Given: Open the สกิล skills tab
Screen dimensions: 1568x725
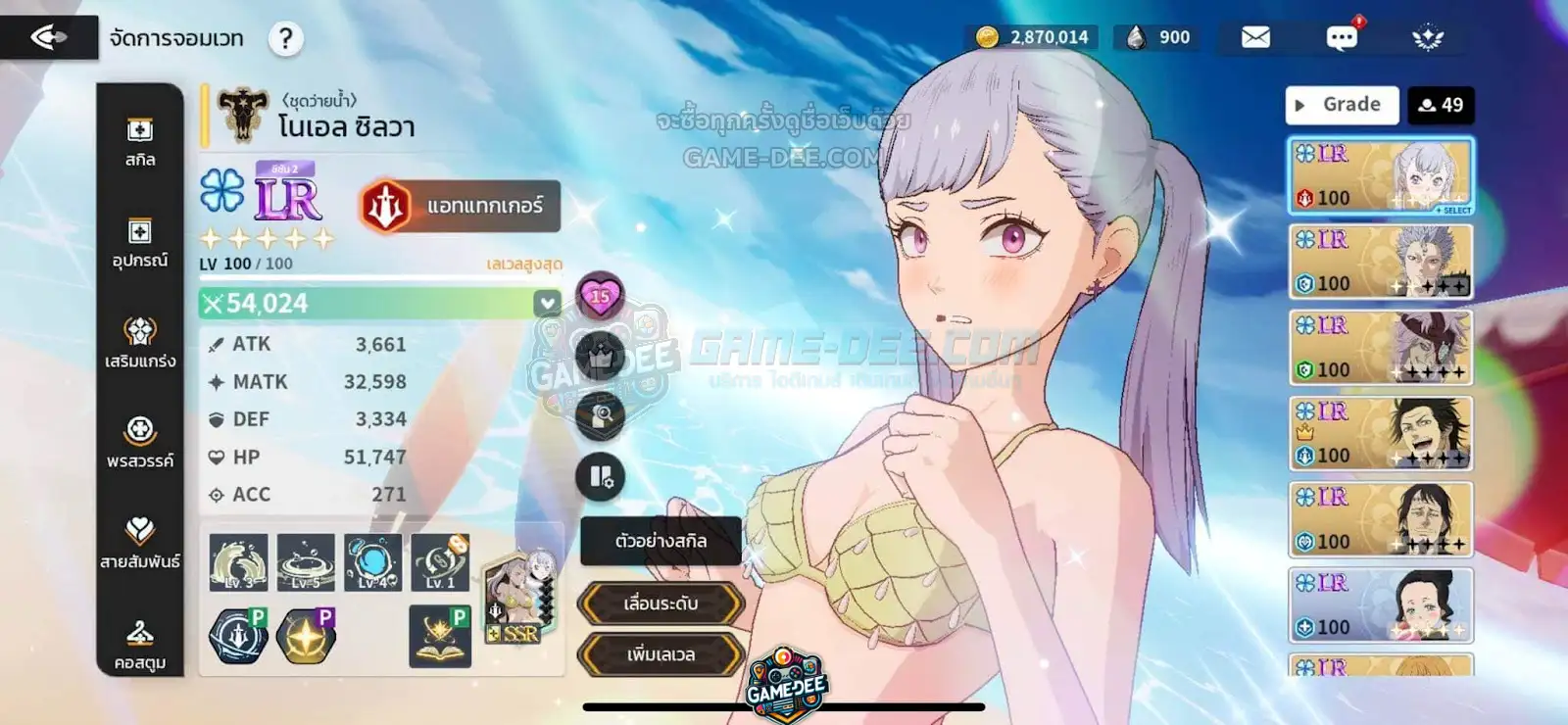Looking at the screenshot, I should (140, 142).
